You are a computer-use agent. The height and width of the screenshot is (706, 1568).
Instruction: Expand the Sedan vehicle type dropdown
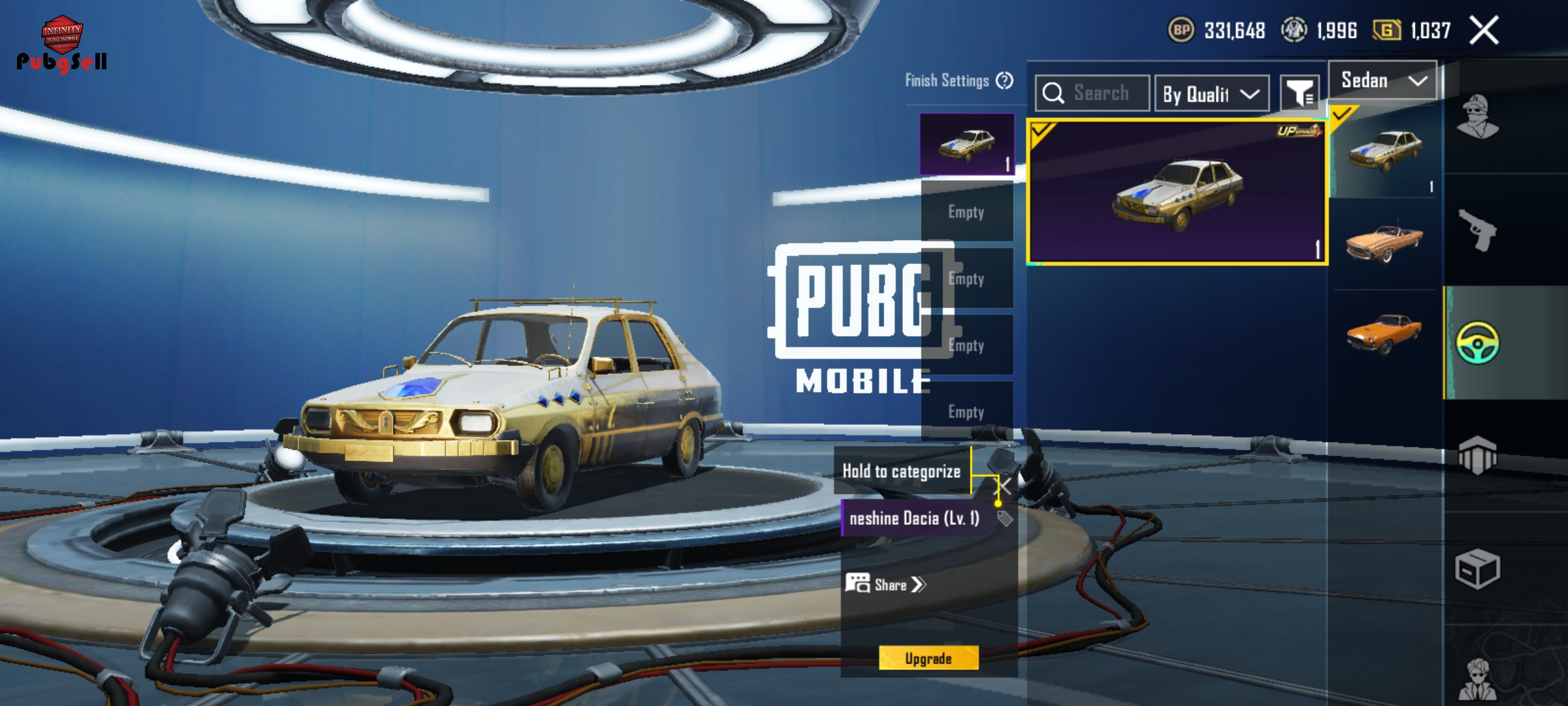point(1382,80)
